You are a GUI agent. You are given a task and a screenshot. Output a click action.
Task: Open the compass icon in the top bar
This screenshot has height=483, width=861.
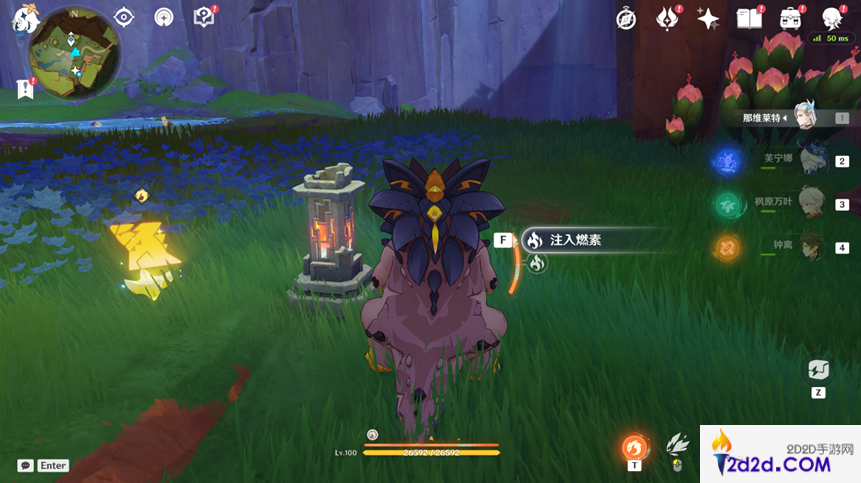(x=626, y=19)
